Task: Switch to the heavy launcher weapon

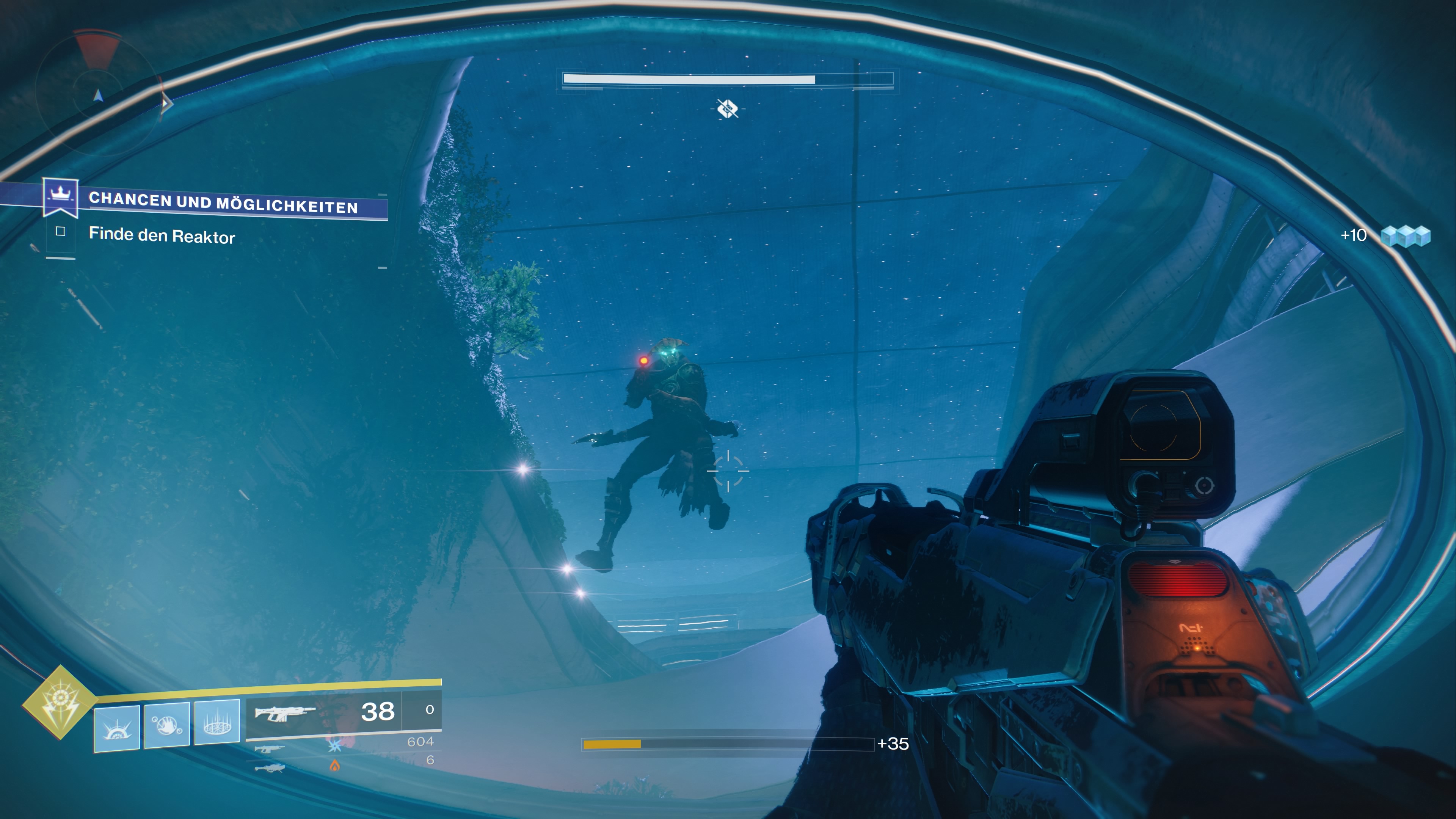Action: 270,767
